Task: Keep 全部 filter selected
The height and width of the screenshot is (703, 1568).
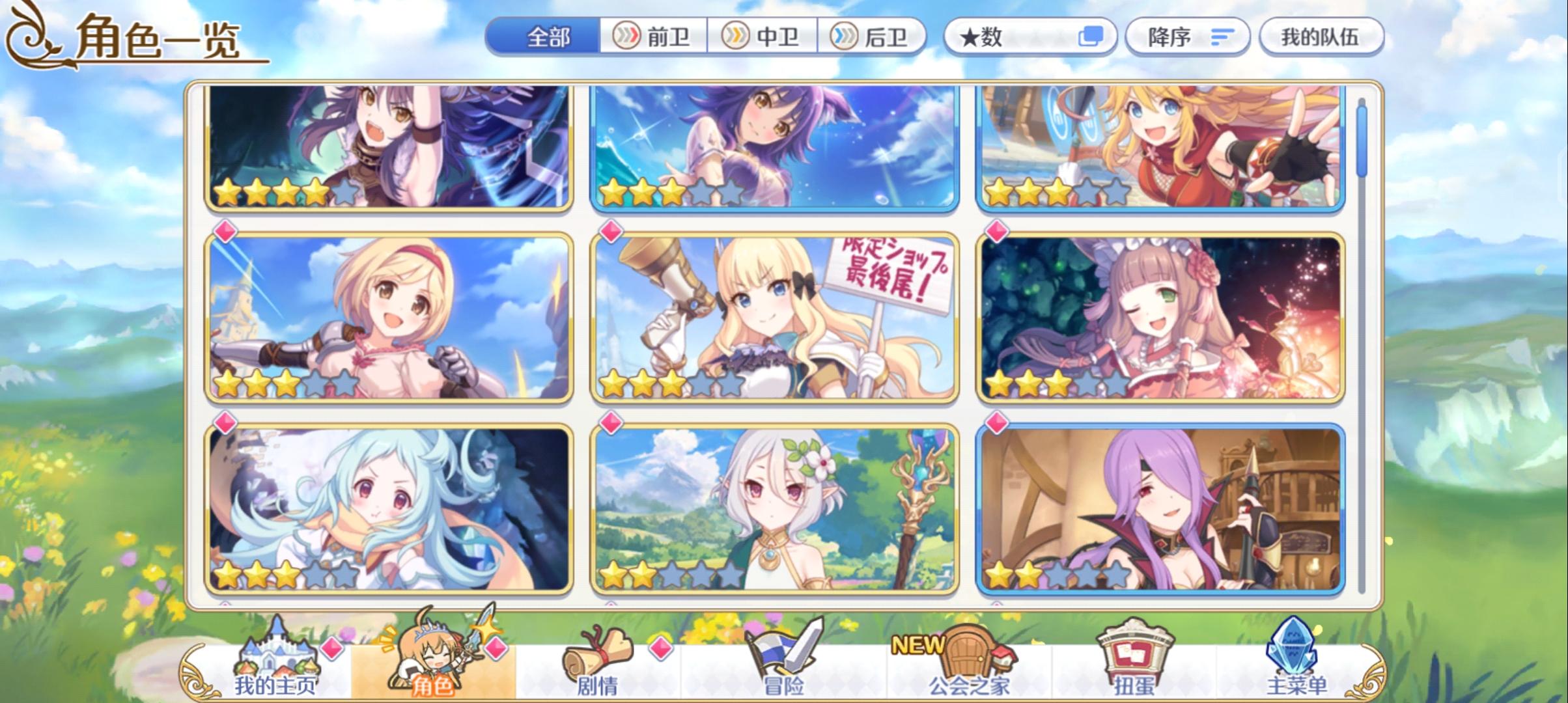Action: click(547, 37)
